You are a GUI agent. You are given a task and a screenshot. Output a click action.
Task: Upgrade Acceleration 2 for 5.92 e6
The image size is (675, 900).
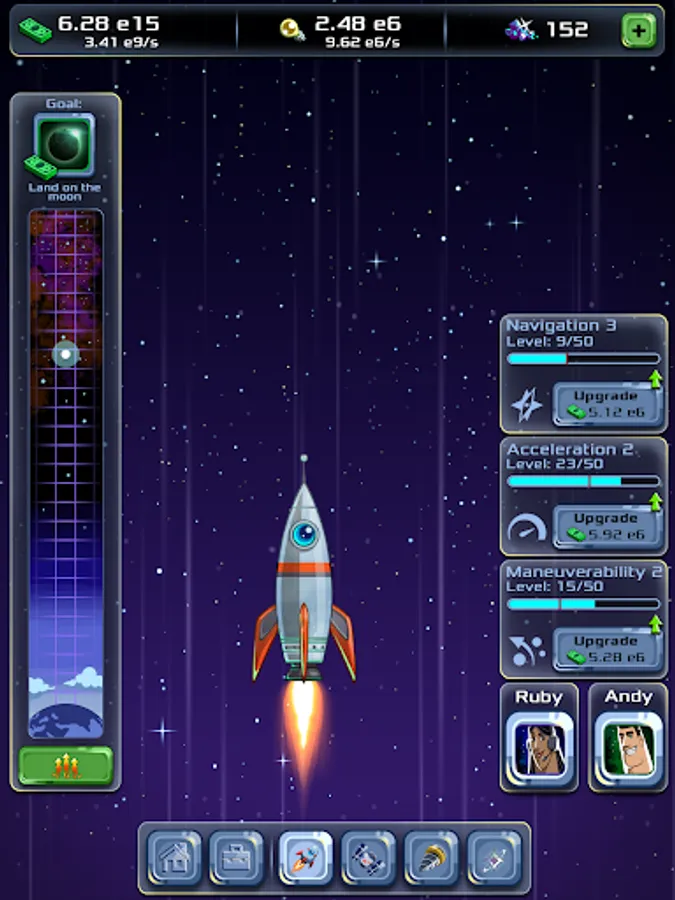pyautogui.click(x=606, y=526)
